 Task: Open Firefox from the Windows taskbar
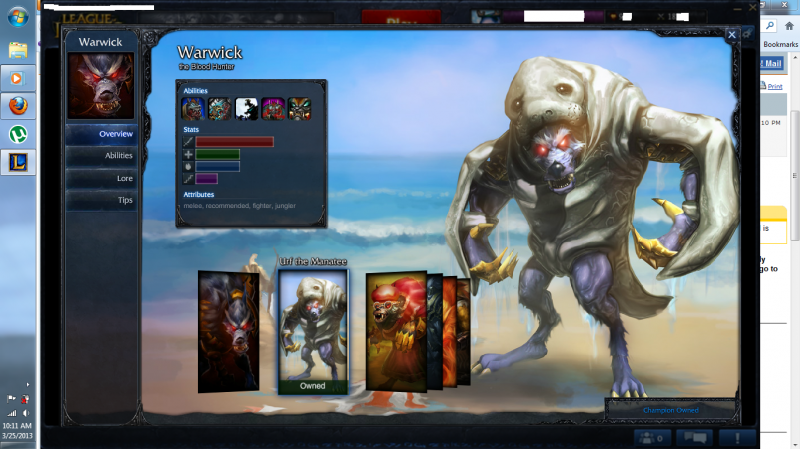coord(18,105)
